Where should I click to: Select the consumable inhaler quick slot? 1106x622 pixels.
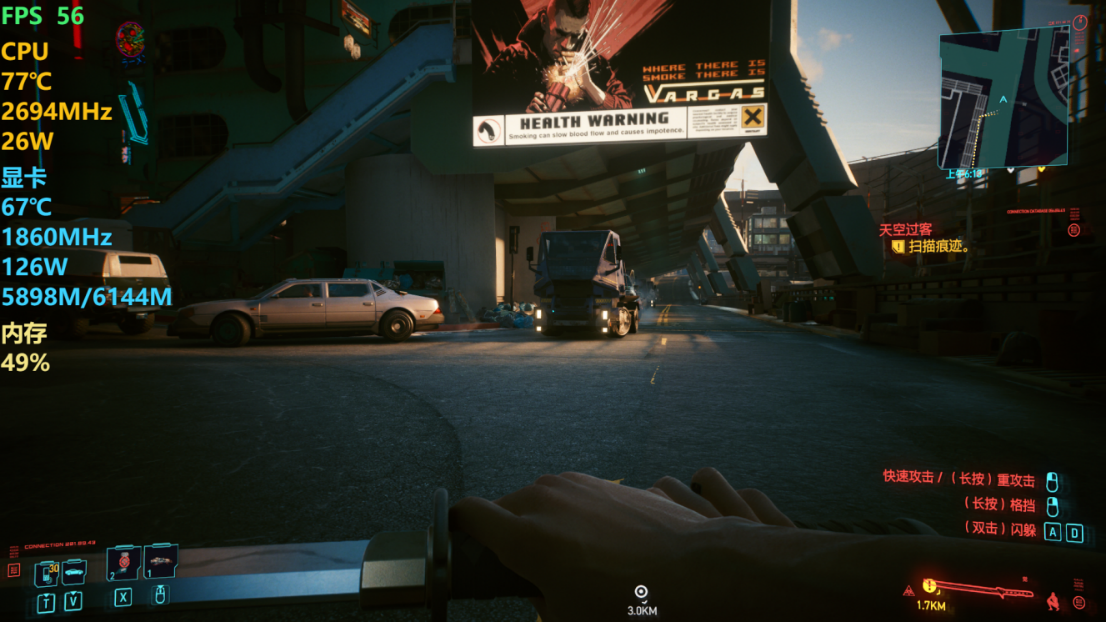point(123,565)
